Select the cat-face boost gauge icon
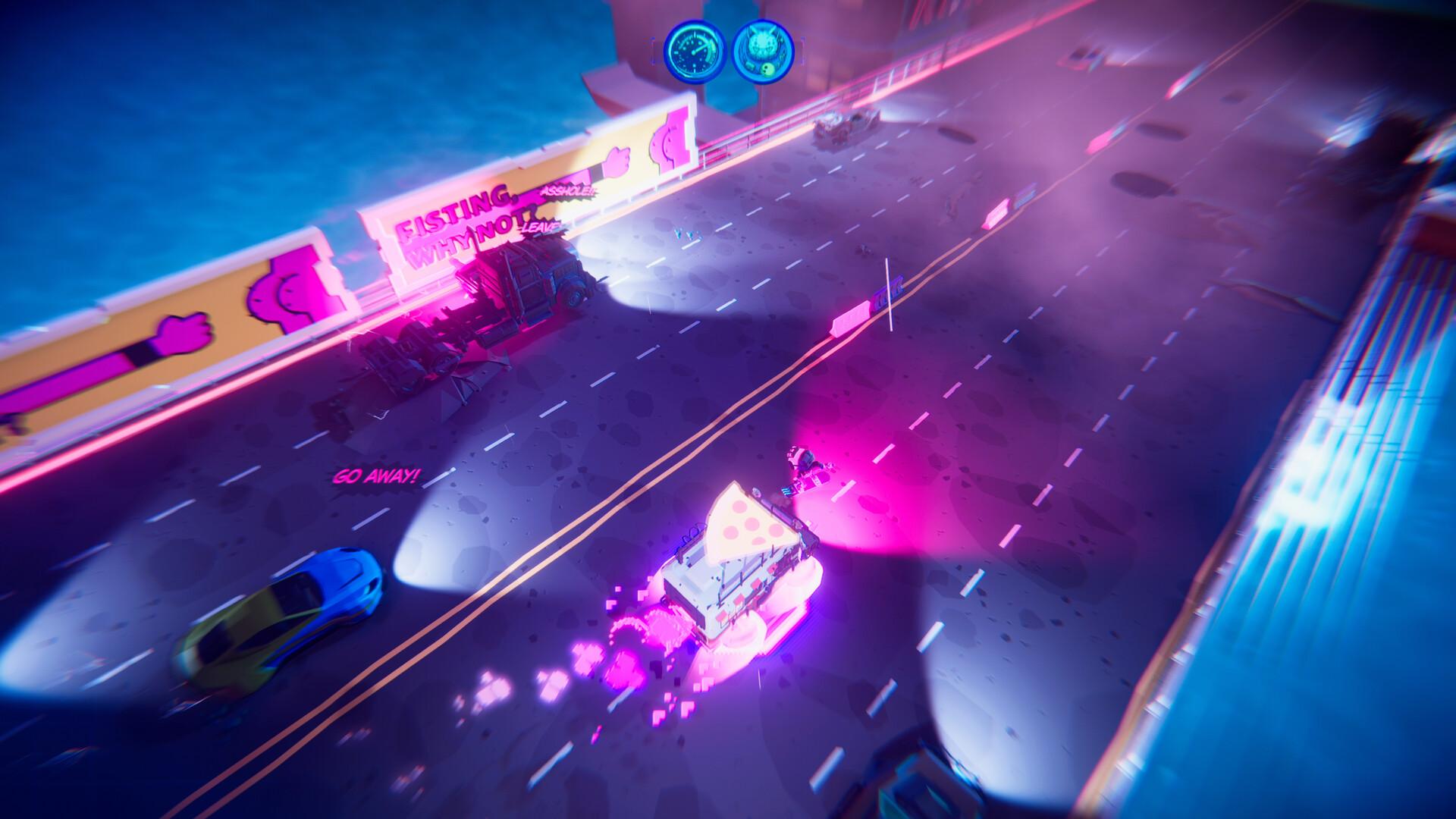Image resolution: width=1456 pixels, height=819 pixels. point(764,52)
